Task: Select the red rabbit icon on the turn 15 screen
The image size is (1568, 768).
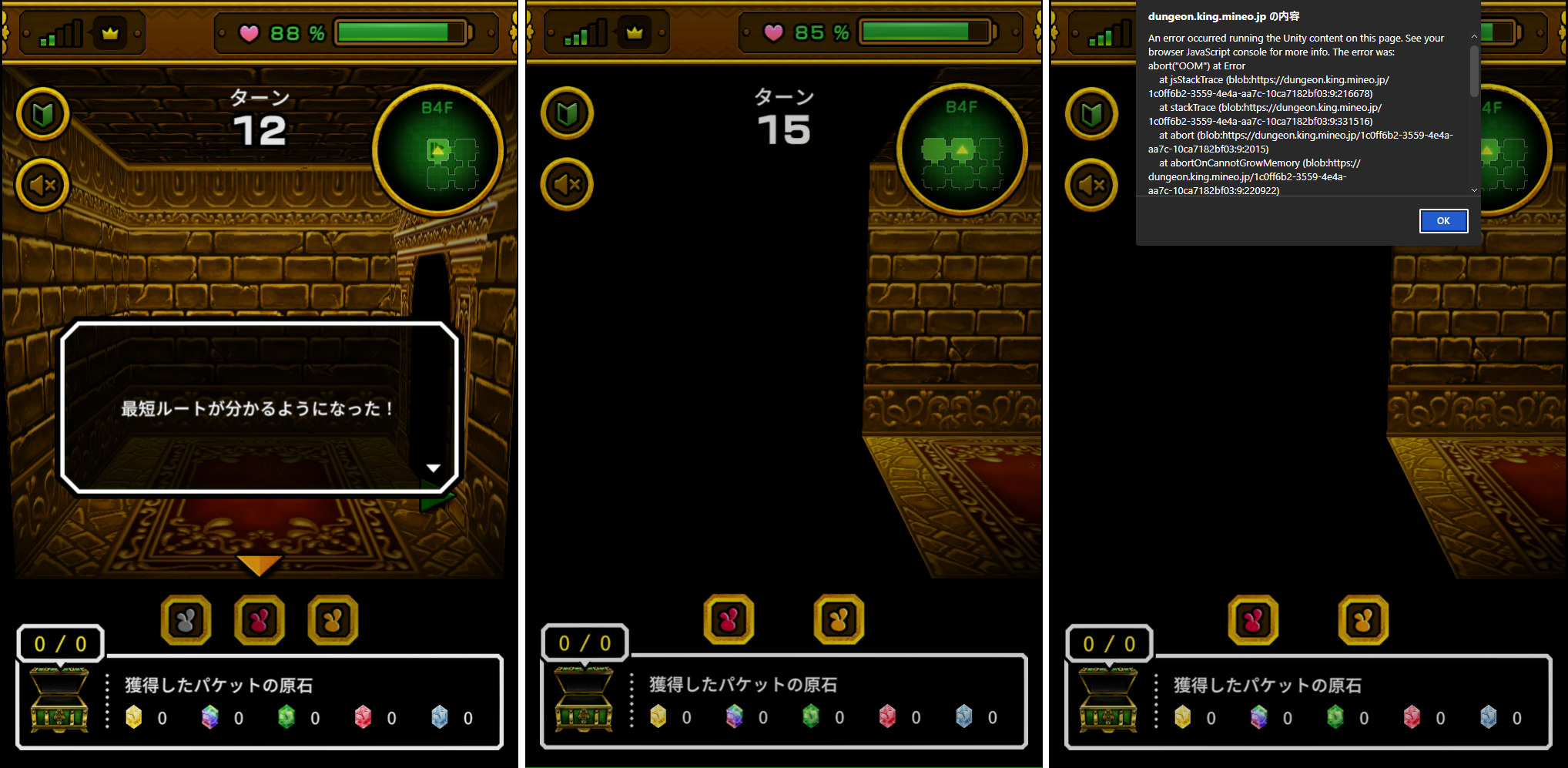Action: tap(729, 619)
